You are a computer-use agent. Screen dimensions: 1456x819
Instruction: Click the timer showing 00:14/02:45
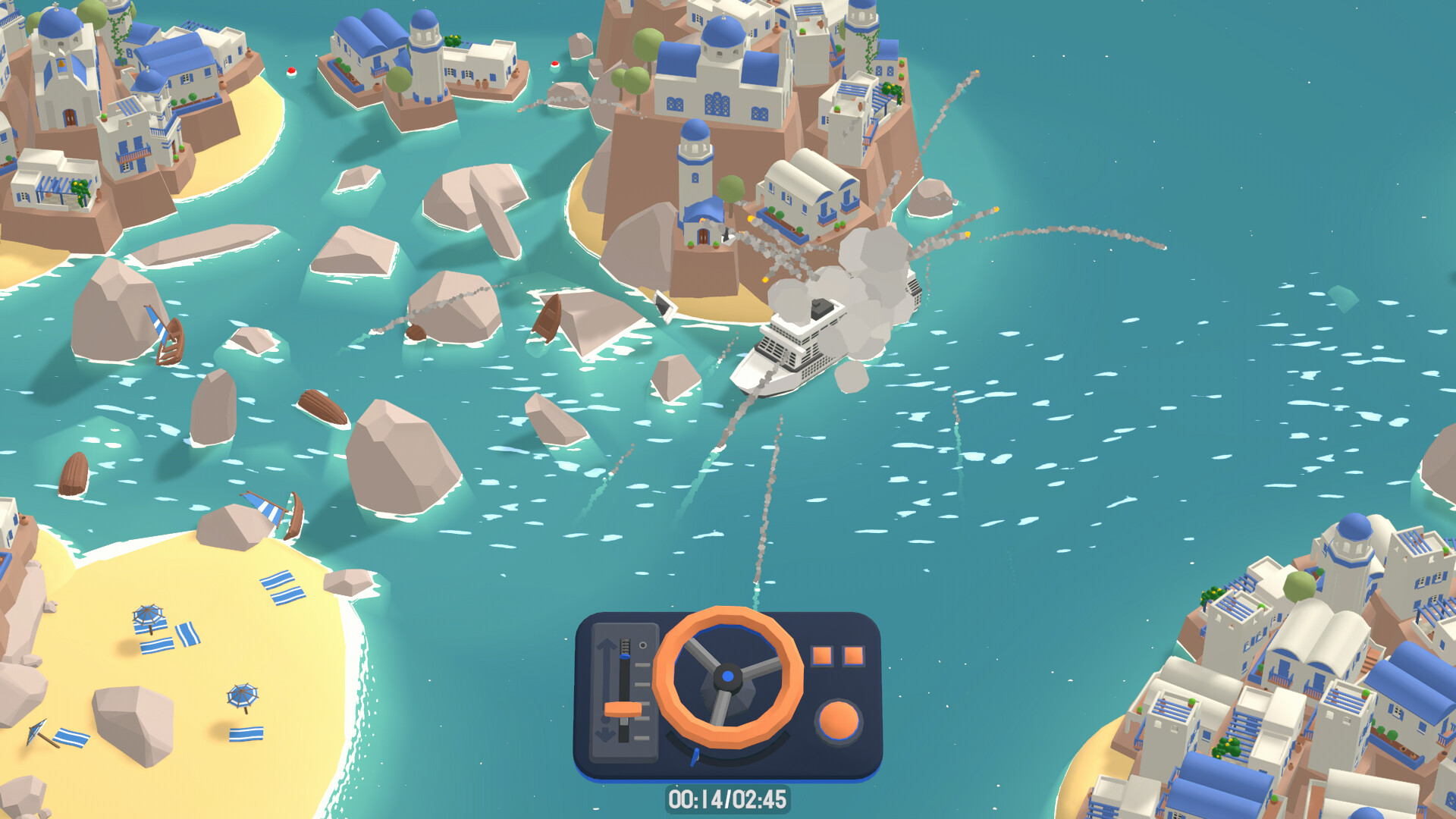[730, 800]
